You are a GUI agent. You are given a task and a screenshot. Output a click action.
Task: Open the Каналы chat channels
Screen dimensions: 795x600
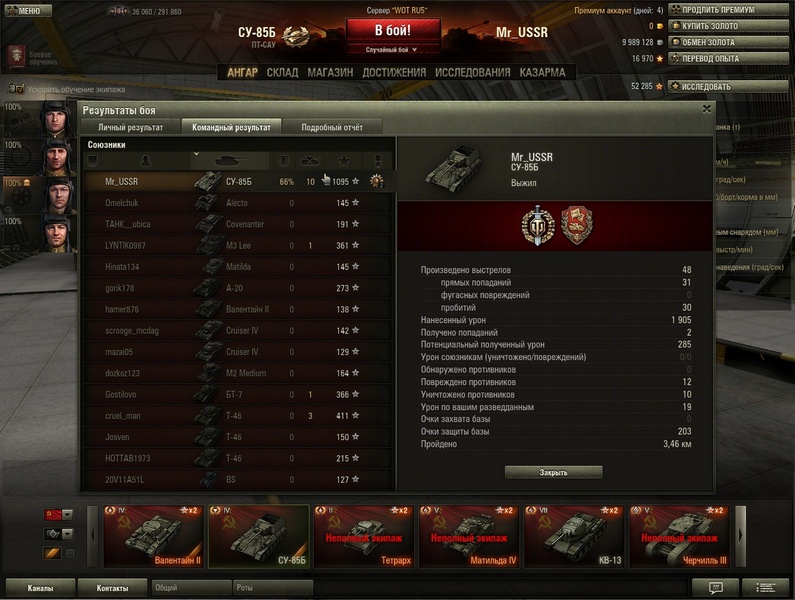[41, 588]
